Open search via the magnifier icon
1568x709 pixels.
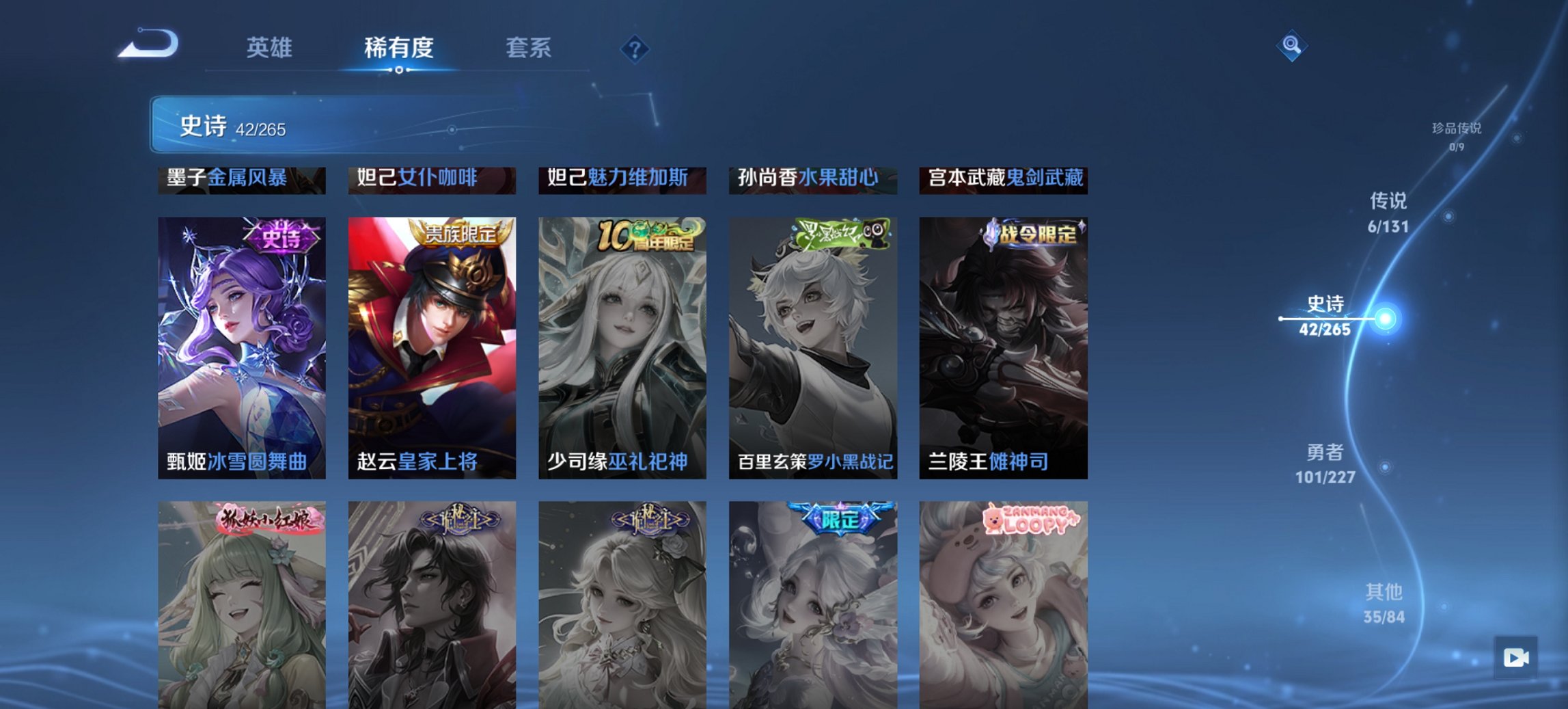click(x=1290, y=46)
